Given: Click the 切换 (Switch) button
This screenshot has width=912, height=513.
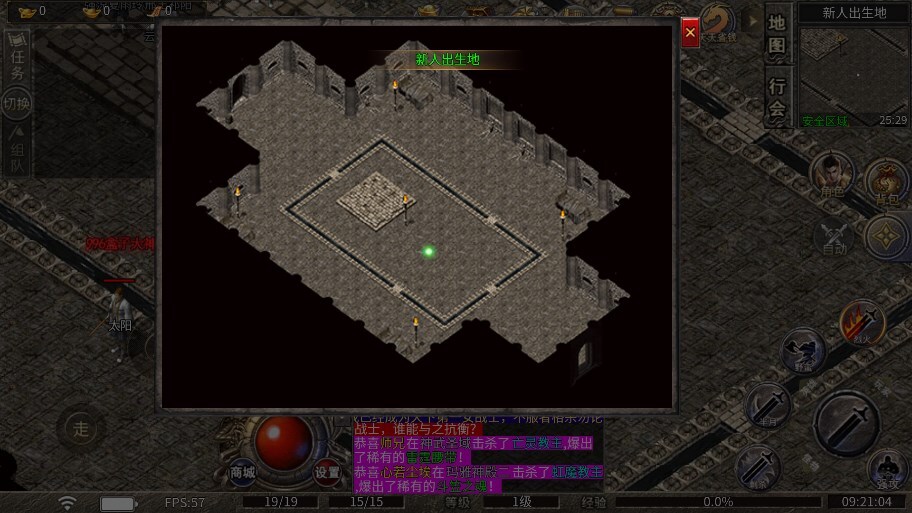Looking at the screenshot, I should pyautogui.click(x=17, y=103).
